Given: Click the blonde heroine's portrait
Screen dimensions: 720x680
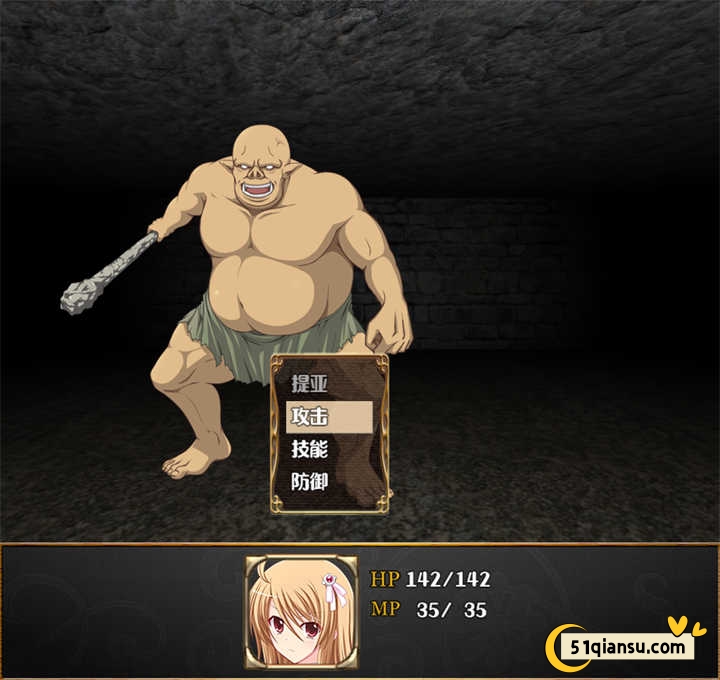Looking at the screenshot, I should [x=301, y=609].
